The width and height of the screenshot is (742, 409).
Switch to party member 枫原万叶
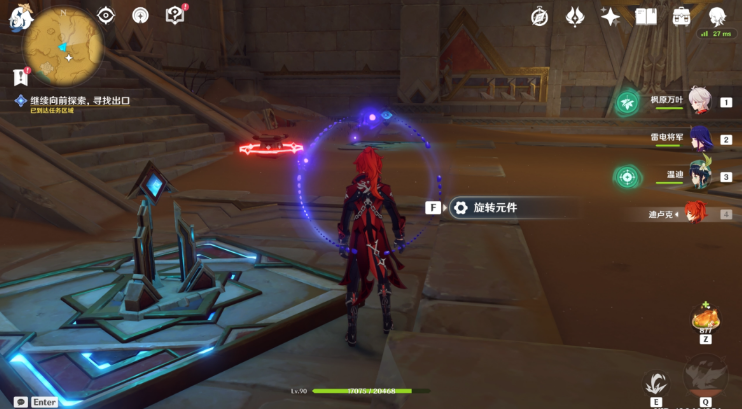pyautogui.click(x=698, y=101)
